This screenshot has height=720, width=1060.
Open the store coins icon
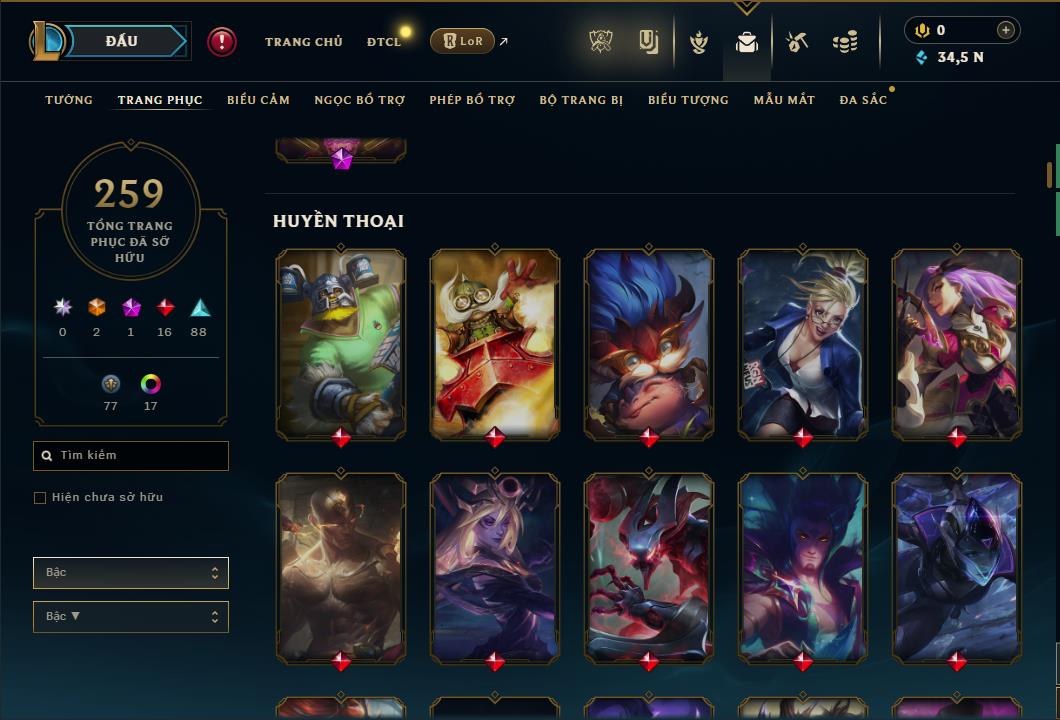(845, 42)
